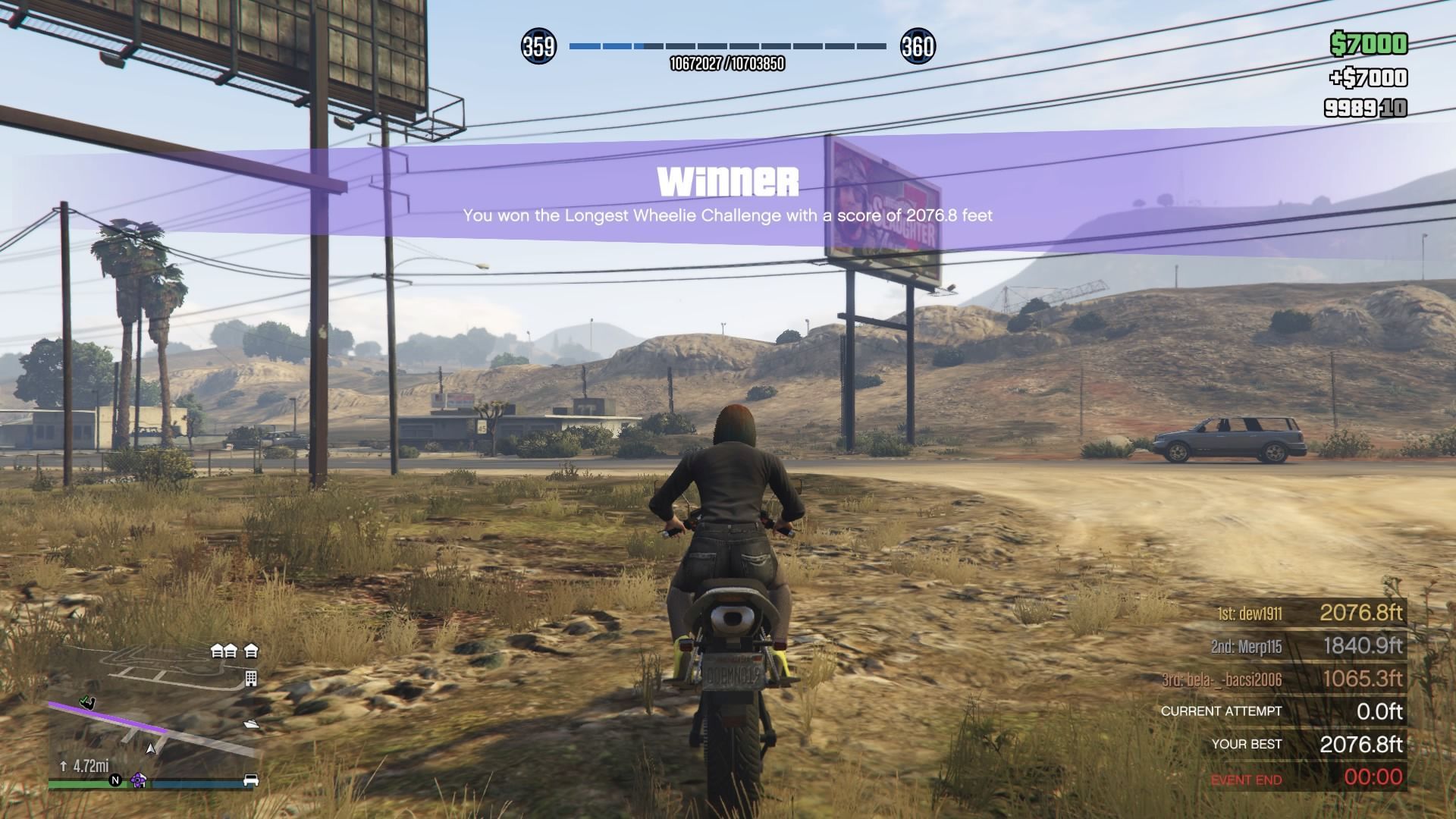This screenshot has height=819, width=1456.
Task: Click the white player arrow on minimap
Action: point(151,748)
